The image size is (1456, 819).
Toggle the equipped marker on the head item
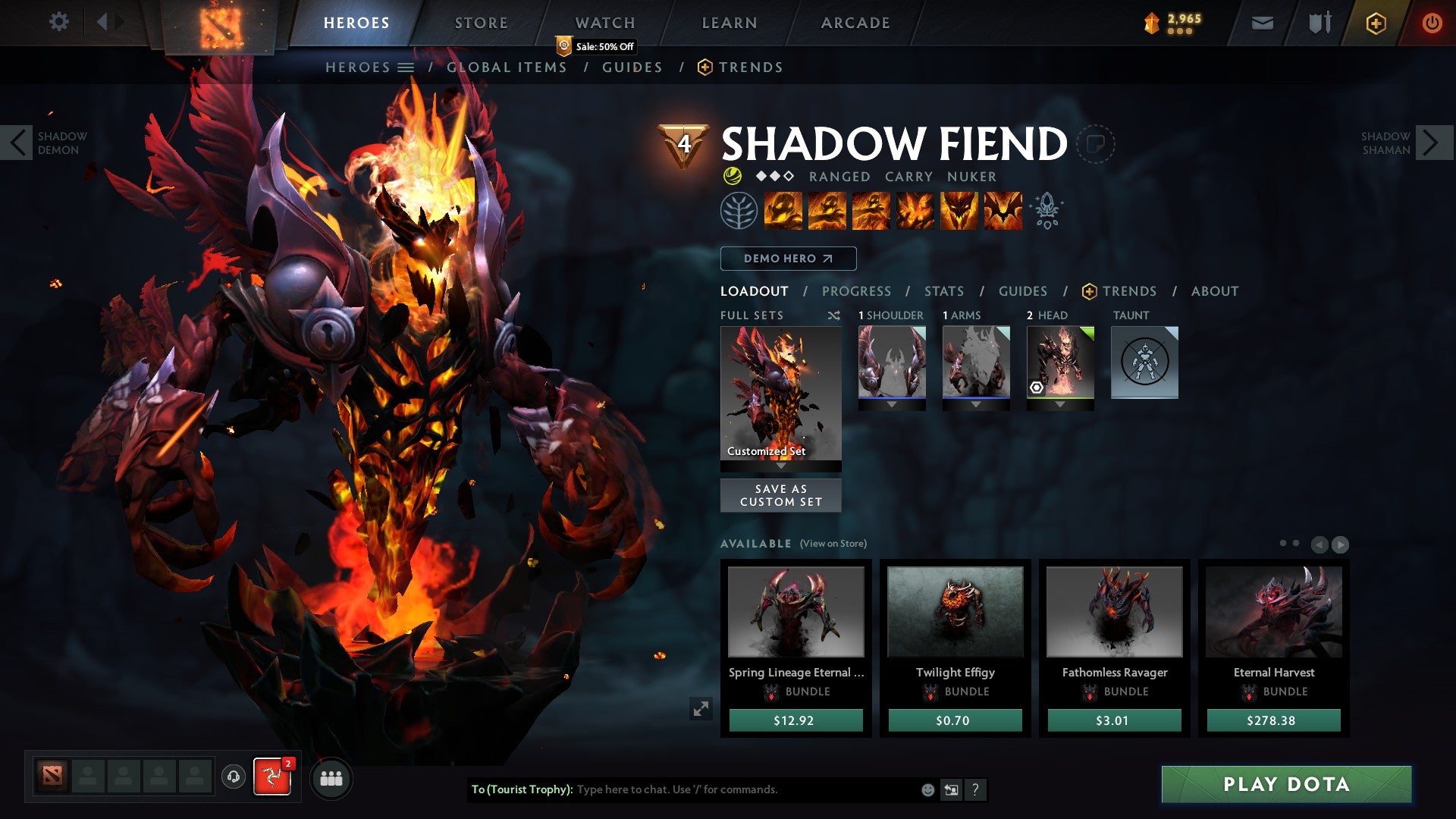(1036, 388)
